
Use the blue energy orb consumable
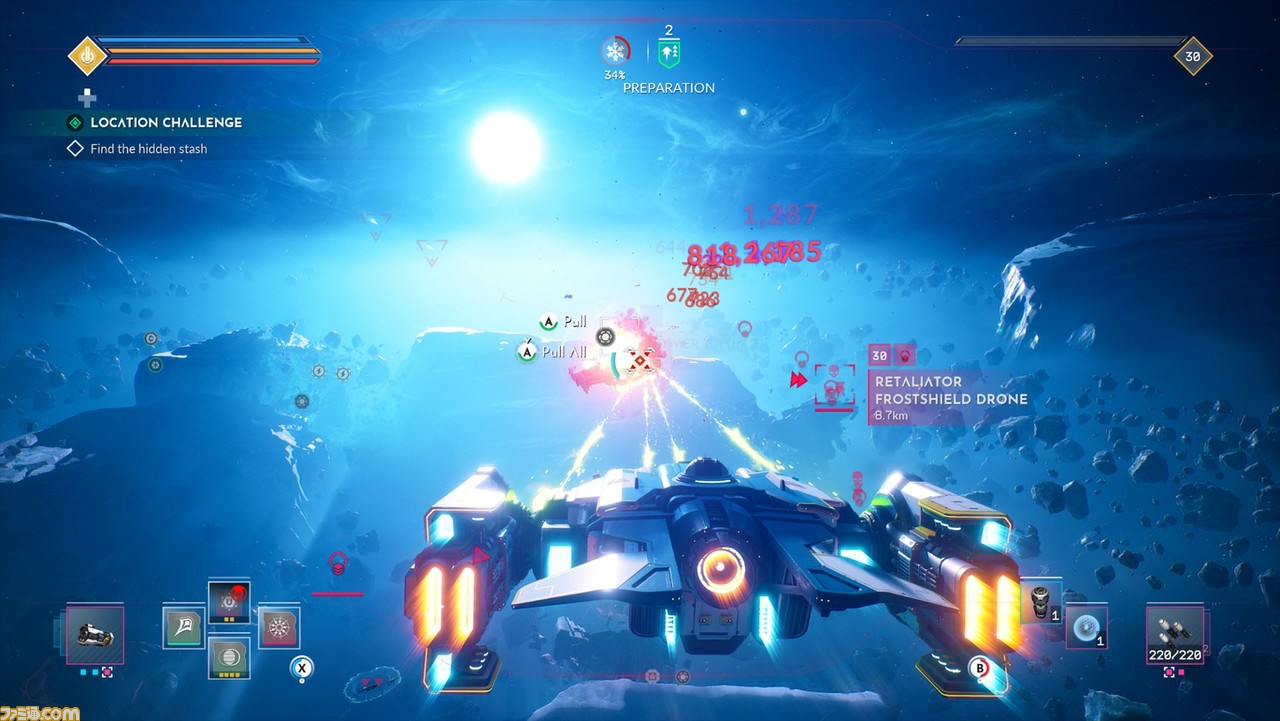coord(1086,626)
